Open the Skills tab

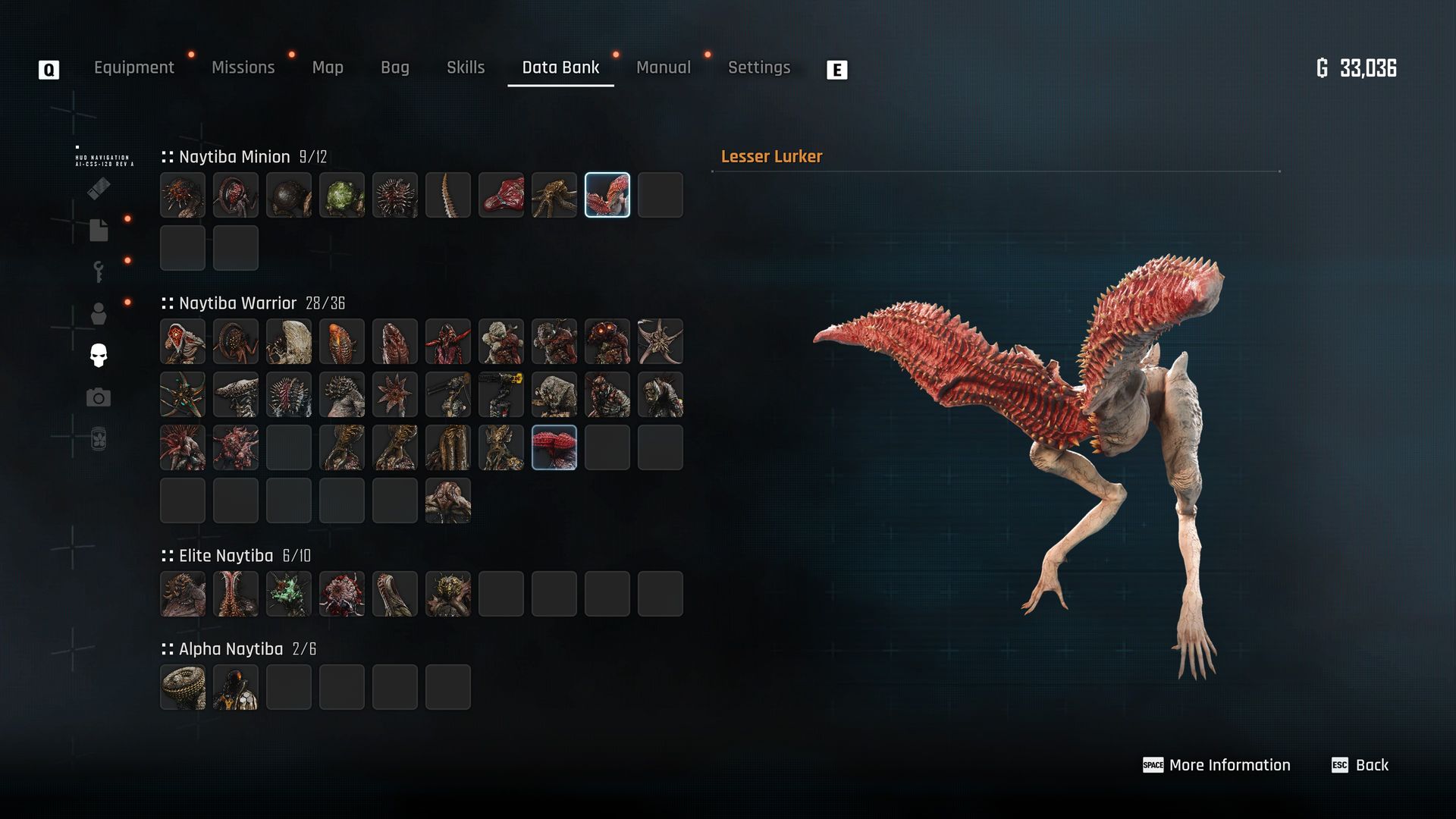(466, 67)
